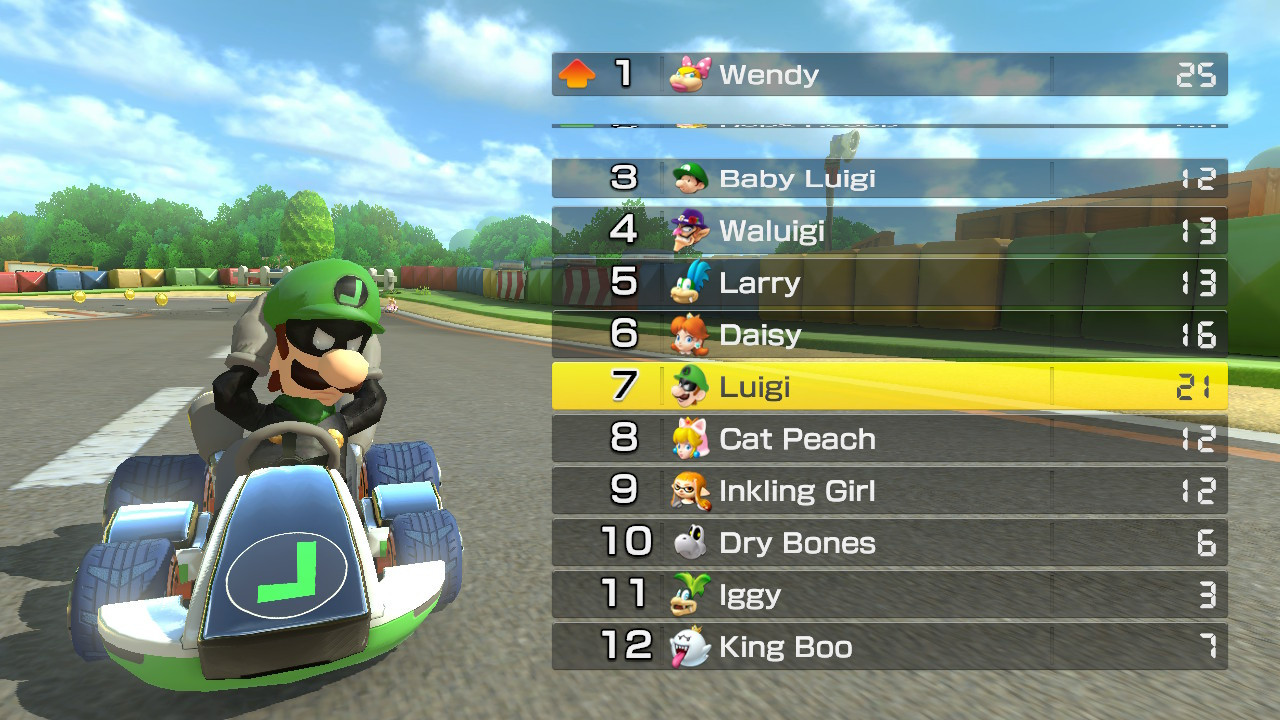This screenshot has height=720, width=1280.
Task: Click Iggy's character icon
Action: [x=693, y=595]
